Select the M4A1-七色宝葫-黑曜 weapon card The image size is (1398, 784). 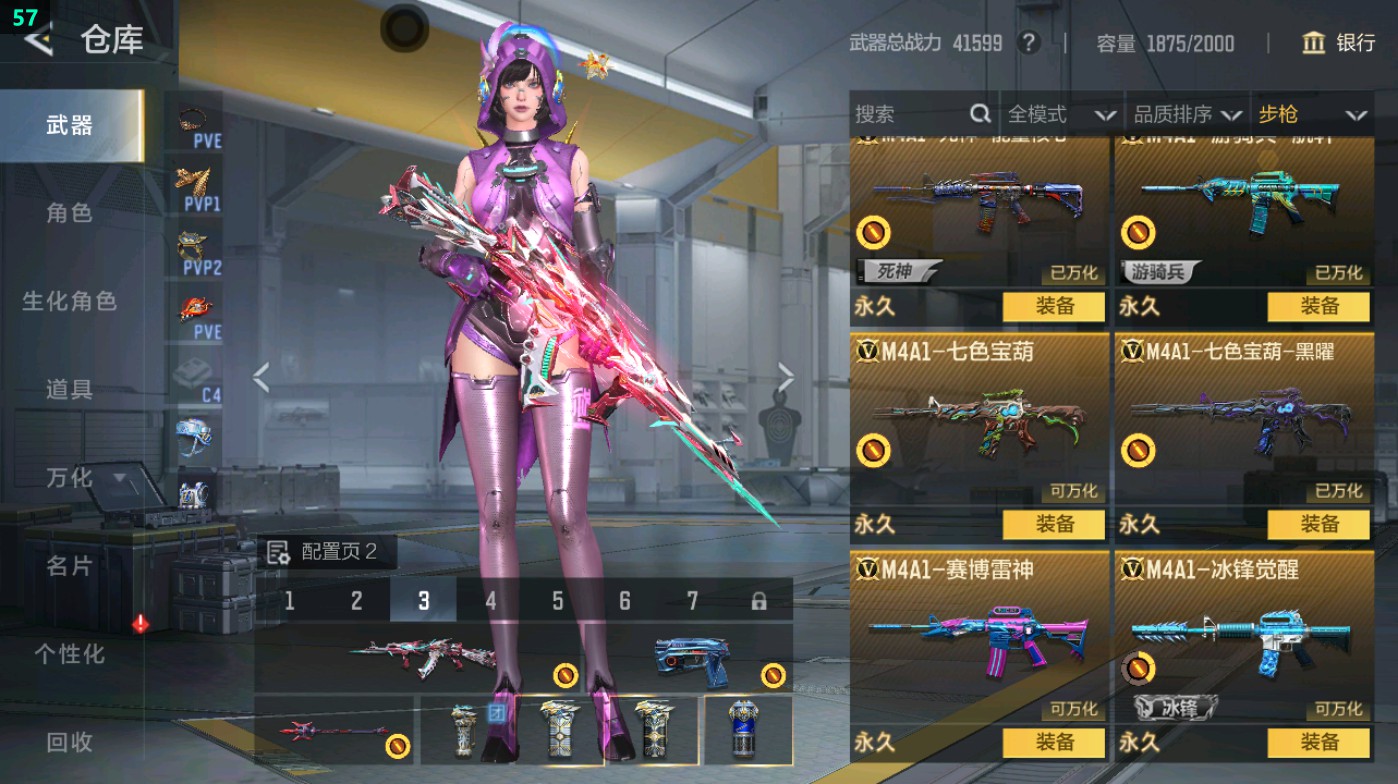(x=1243, y=420)
